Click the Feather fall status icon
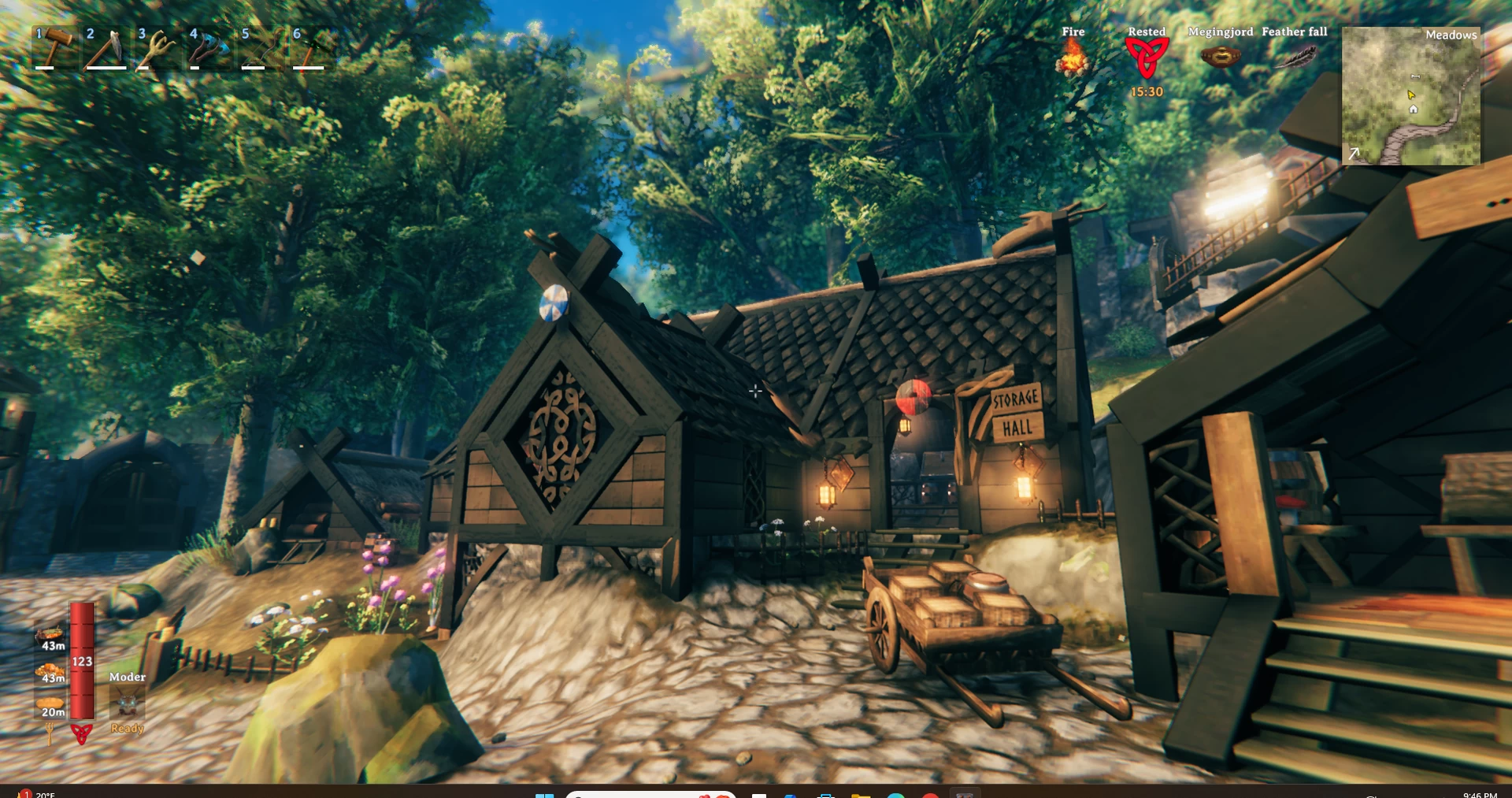This screenshot has height=798, width=1512. point(1295,57)
